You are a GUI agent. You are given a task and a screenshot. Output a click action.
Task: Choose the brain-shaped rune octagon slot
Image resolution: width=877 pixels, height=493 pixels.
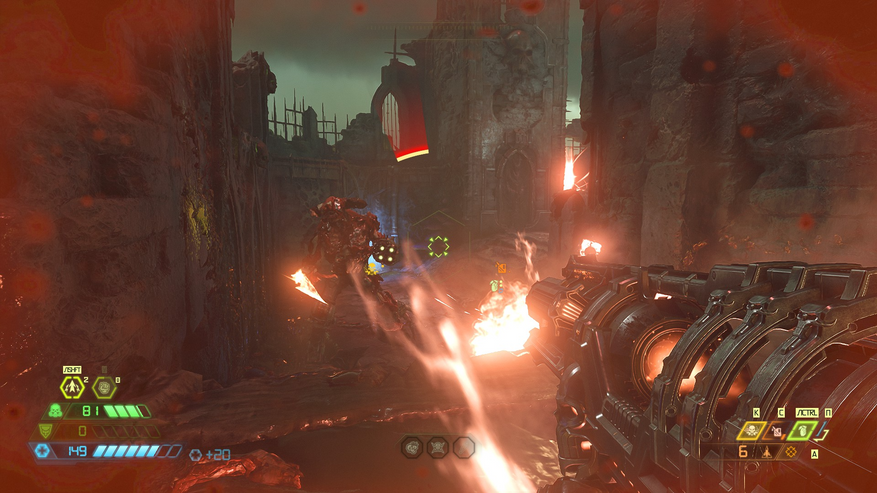[x=412, y=448]
